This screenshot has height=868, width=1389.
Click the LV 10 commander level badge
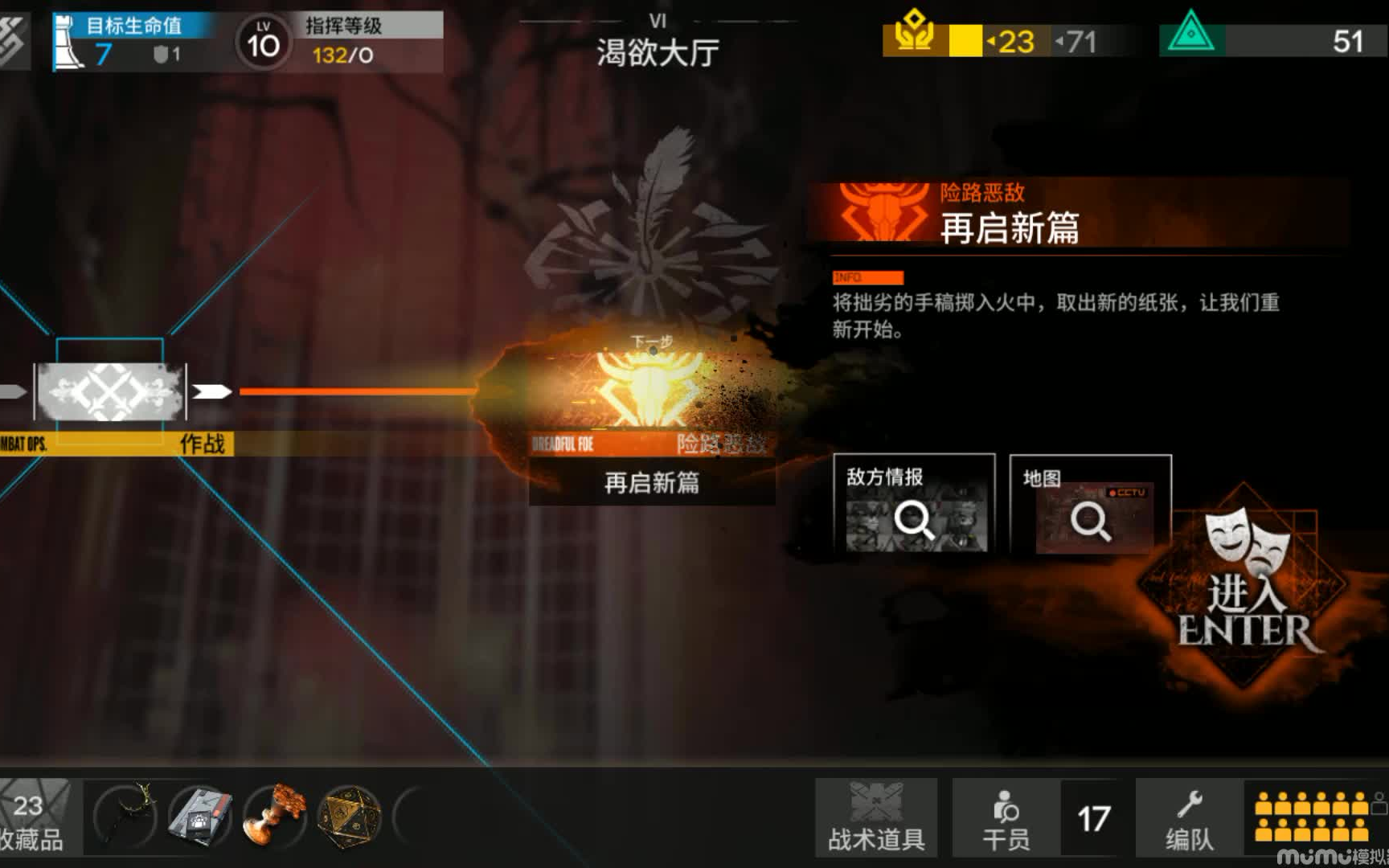point(263,40)
